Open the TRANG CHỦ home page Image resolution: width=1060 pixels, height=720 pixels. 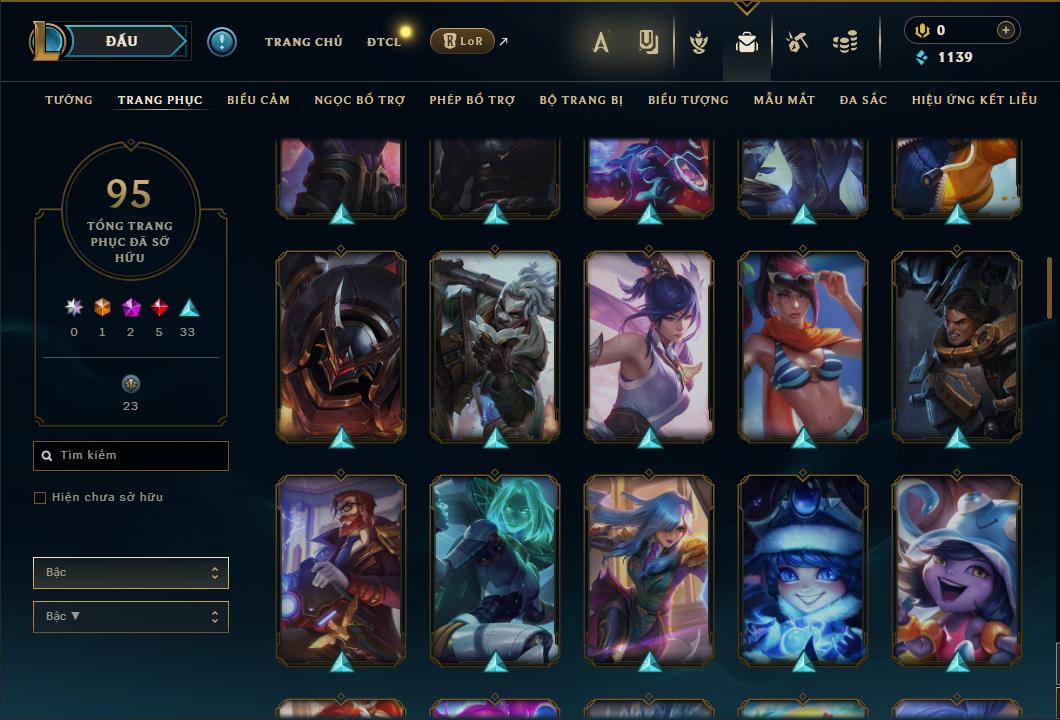(303, 42)
